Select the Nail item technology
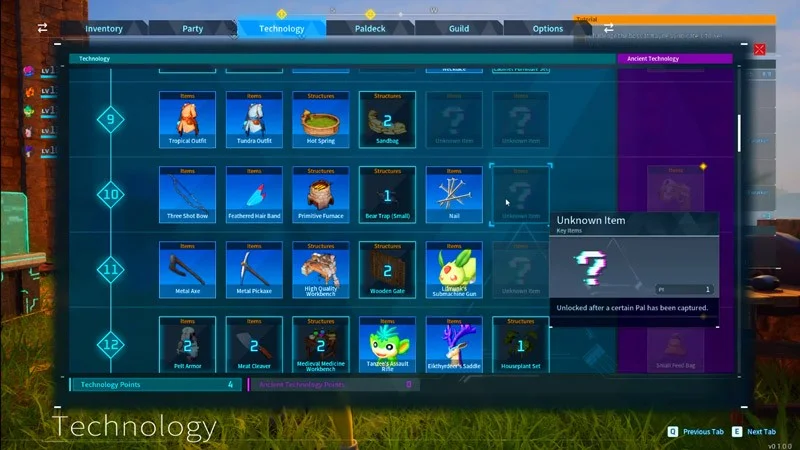Viewport: 800px width, 450px height. coord(453,194)
